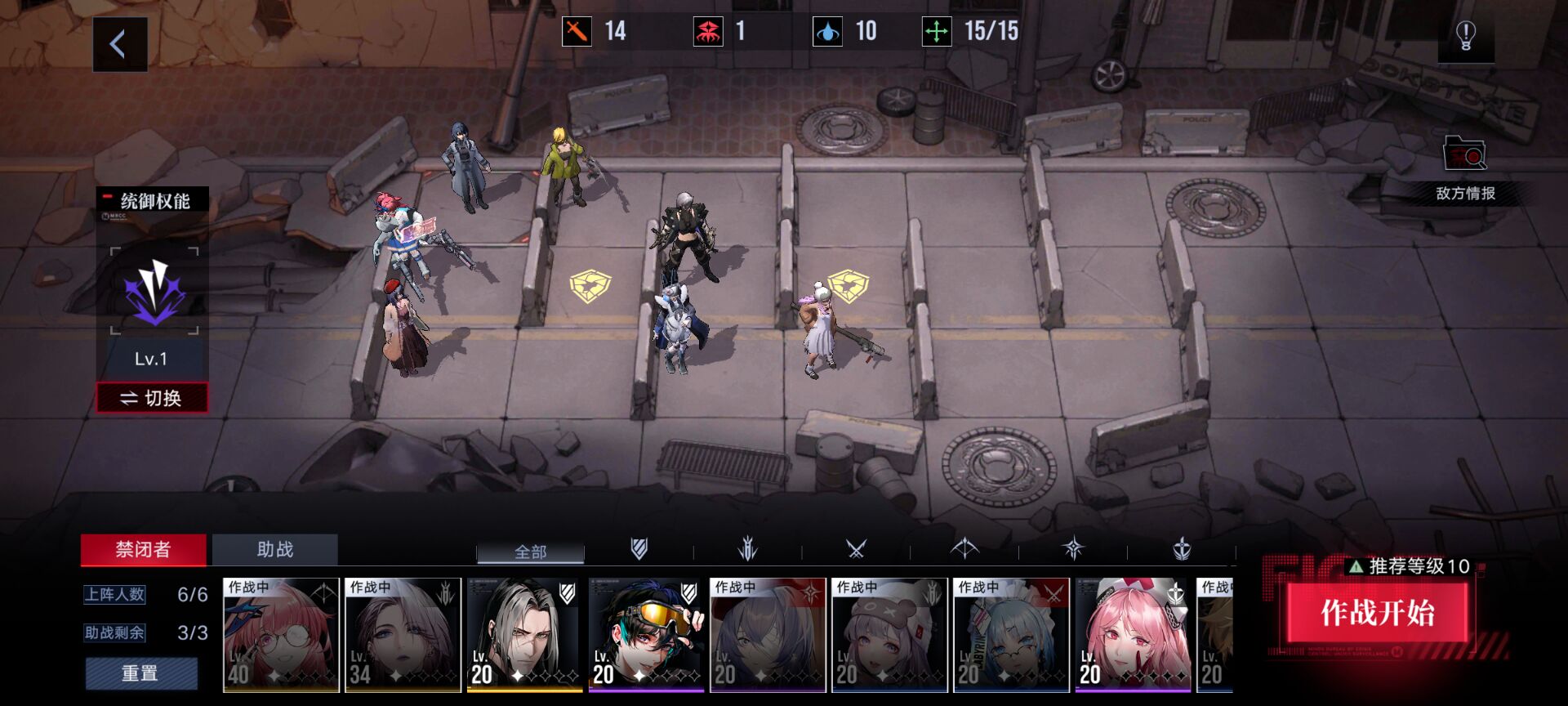1568x706 pixels.
Task: Select the pink-haired nurse character card
Action: pyautogui.click(x=1133, y=635)
